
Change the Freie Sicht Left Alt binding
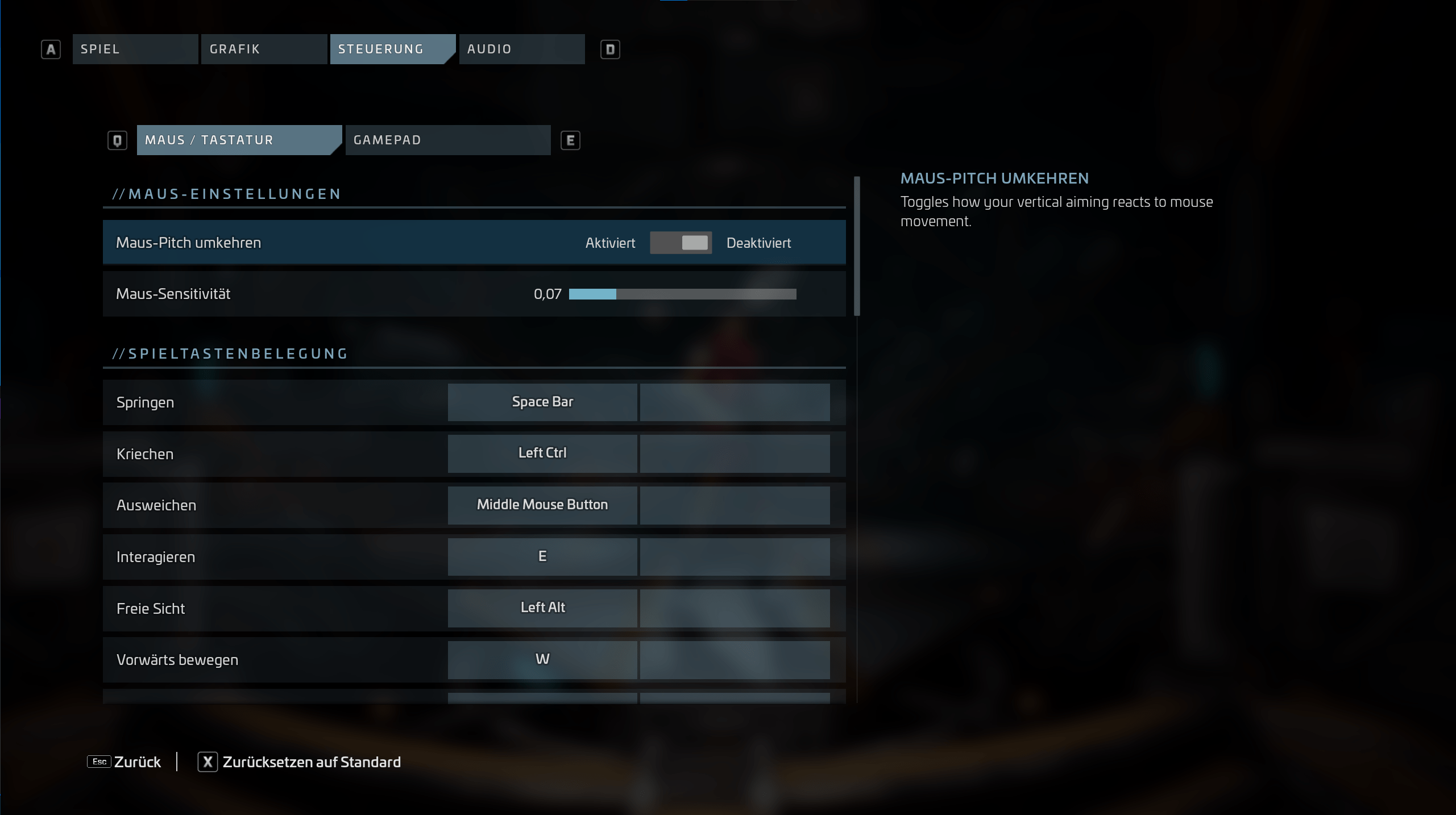click(542, 608)
